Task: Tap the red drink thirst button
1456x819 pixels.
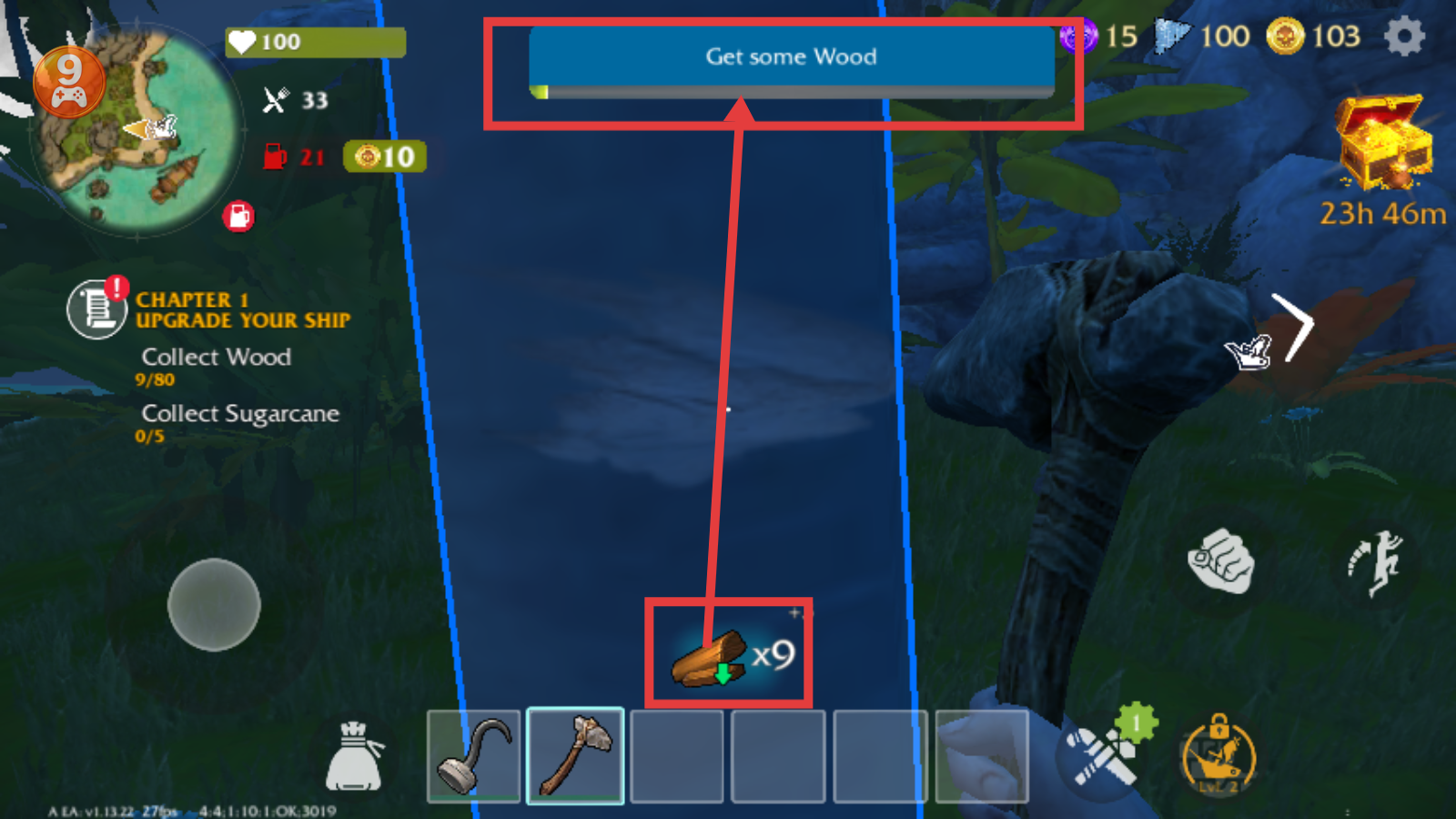Action: click(x=238, y=217)
